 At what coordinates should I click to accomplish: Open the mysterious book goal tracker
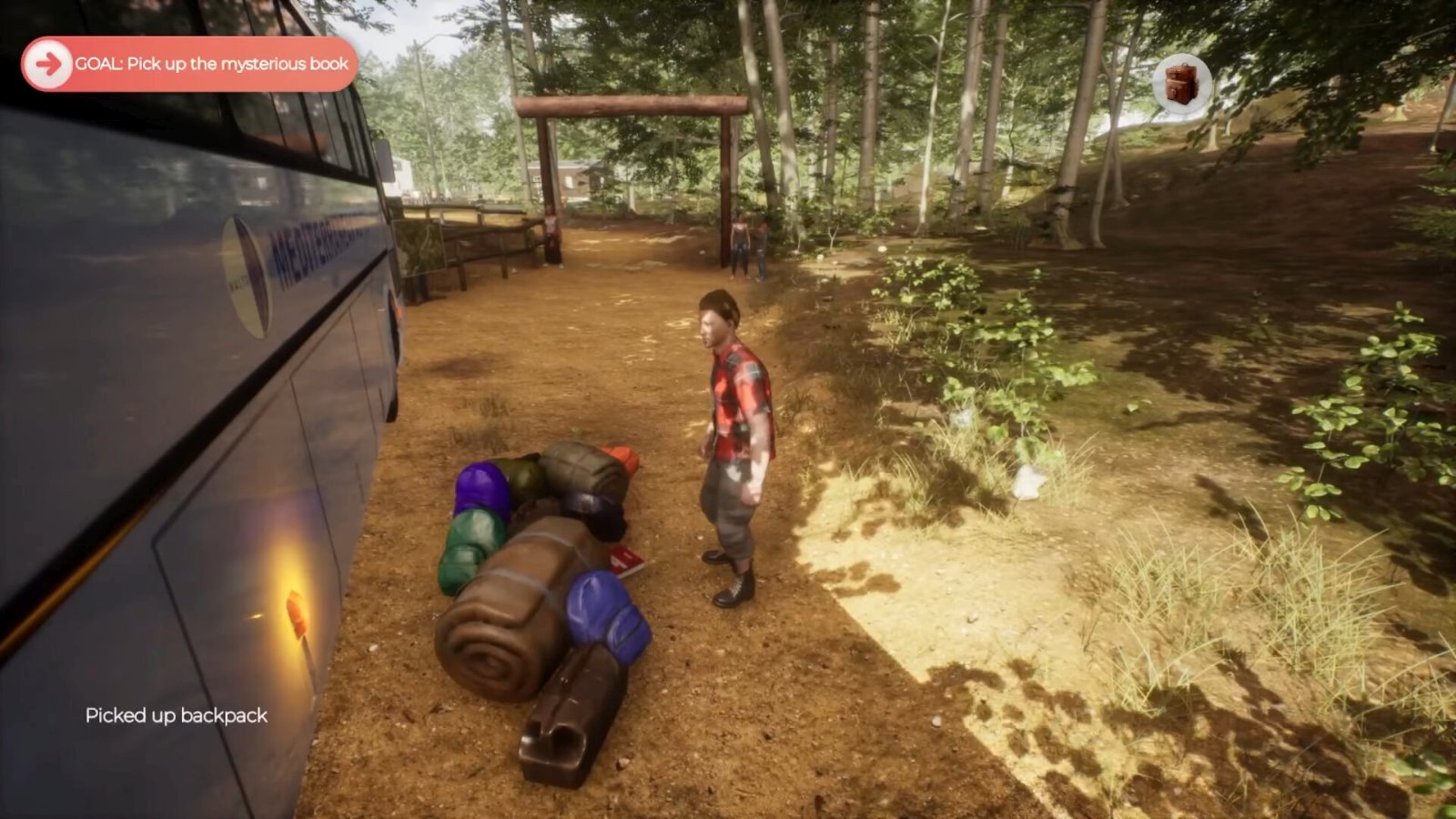click(x=189, y=64)
